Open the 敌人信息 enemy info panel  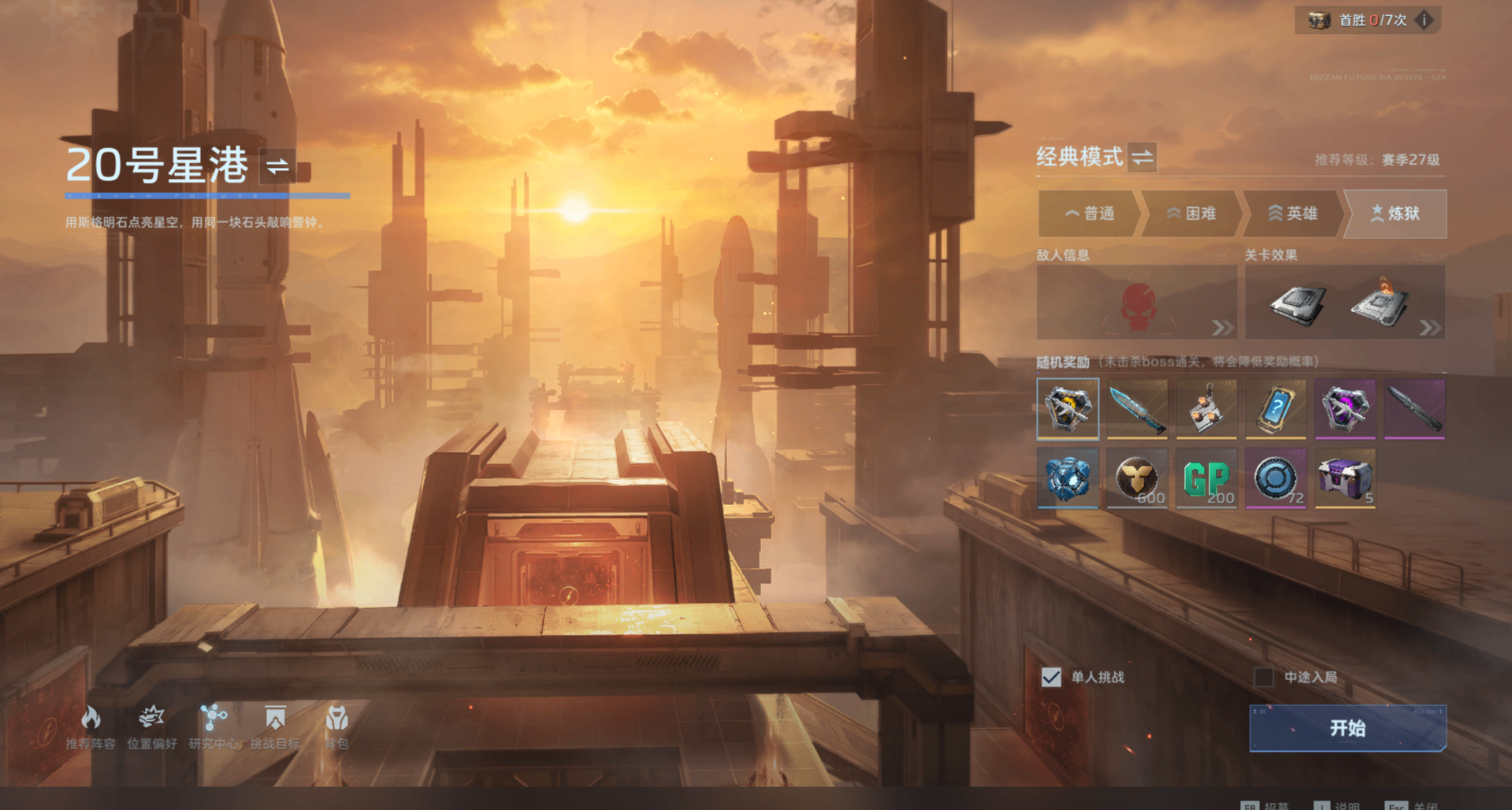click(1137, 303)
